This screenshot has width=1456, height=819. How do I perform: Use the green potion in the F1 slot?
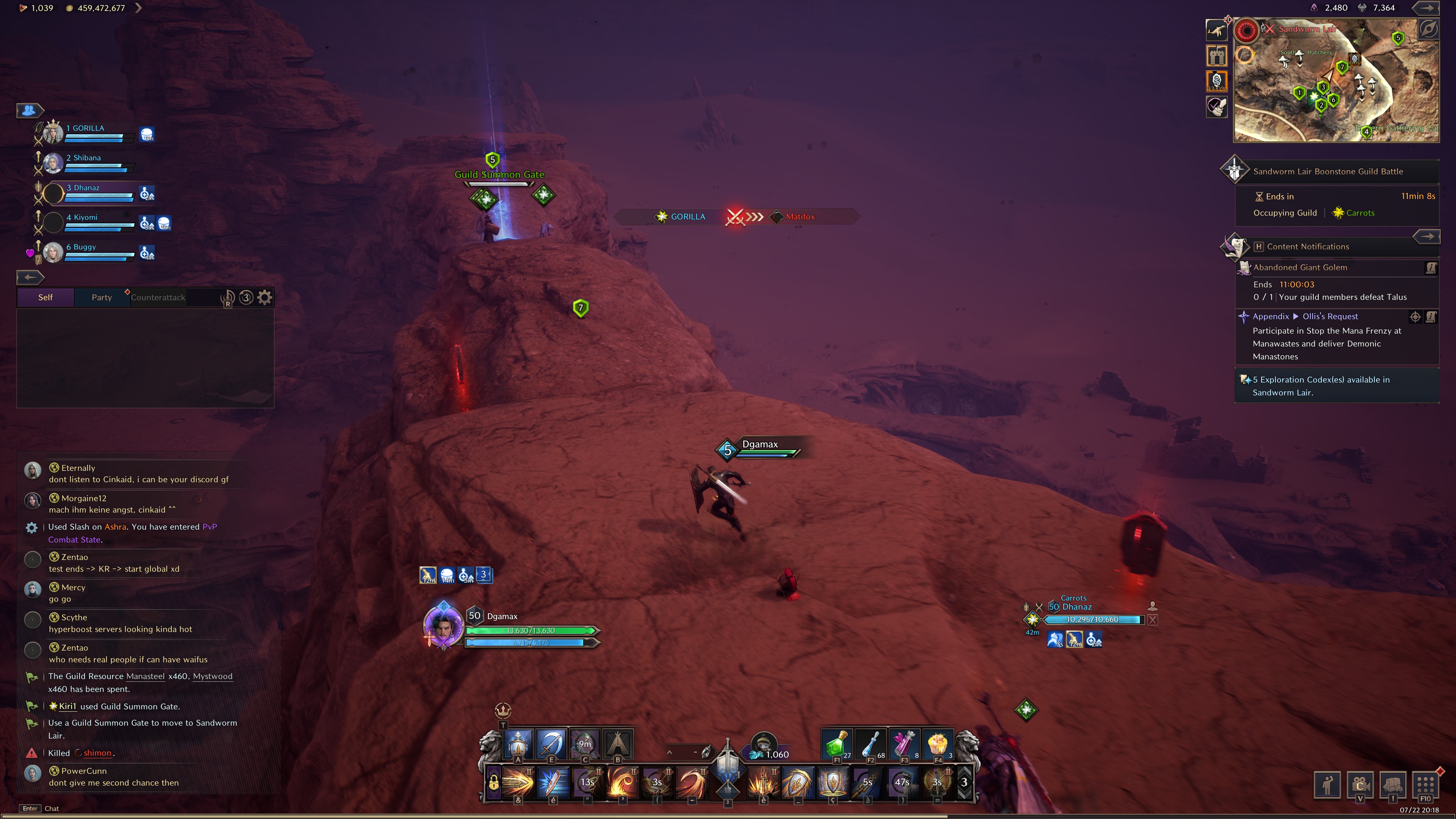pyautogui.click(x=836, y=744)
